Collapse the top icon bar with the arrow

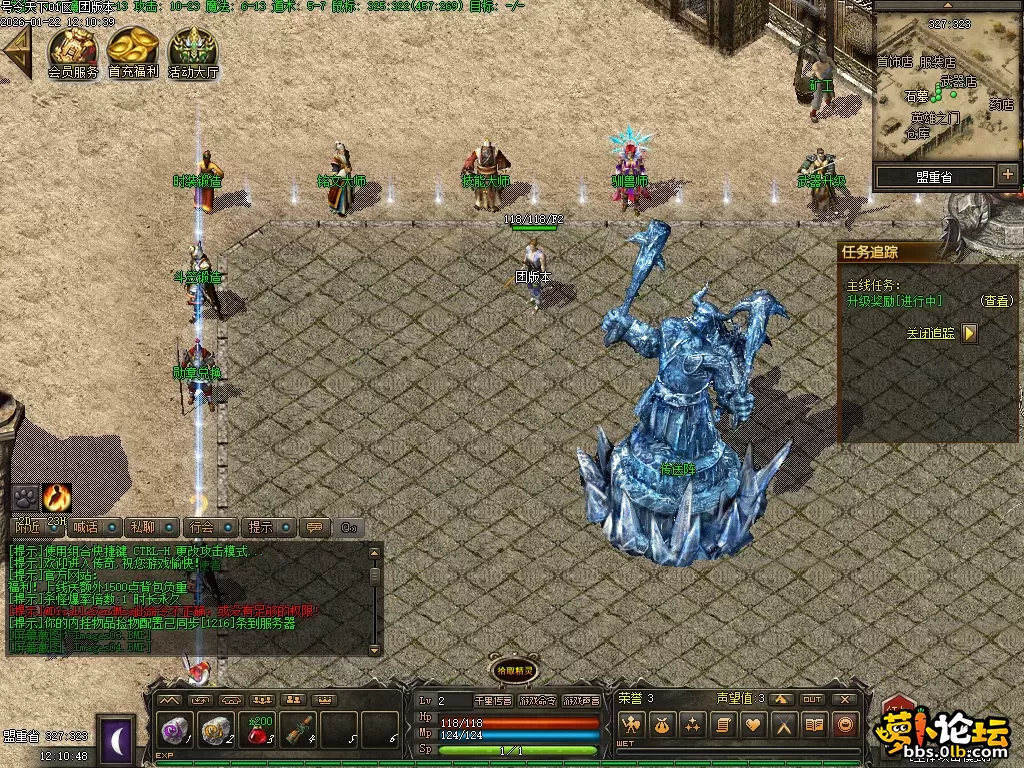(x=17, y=52)
